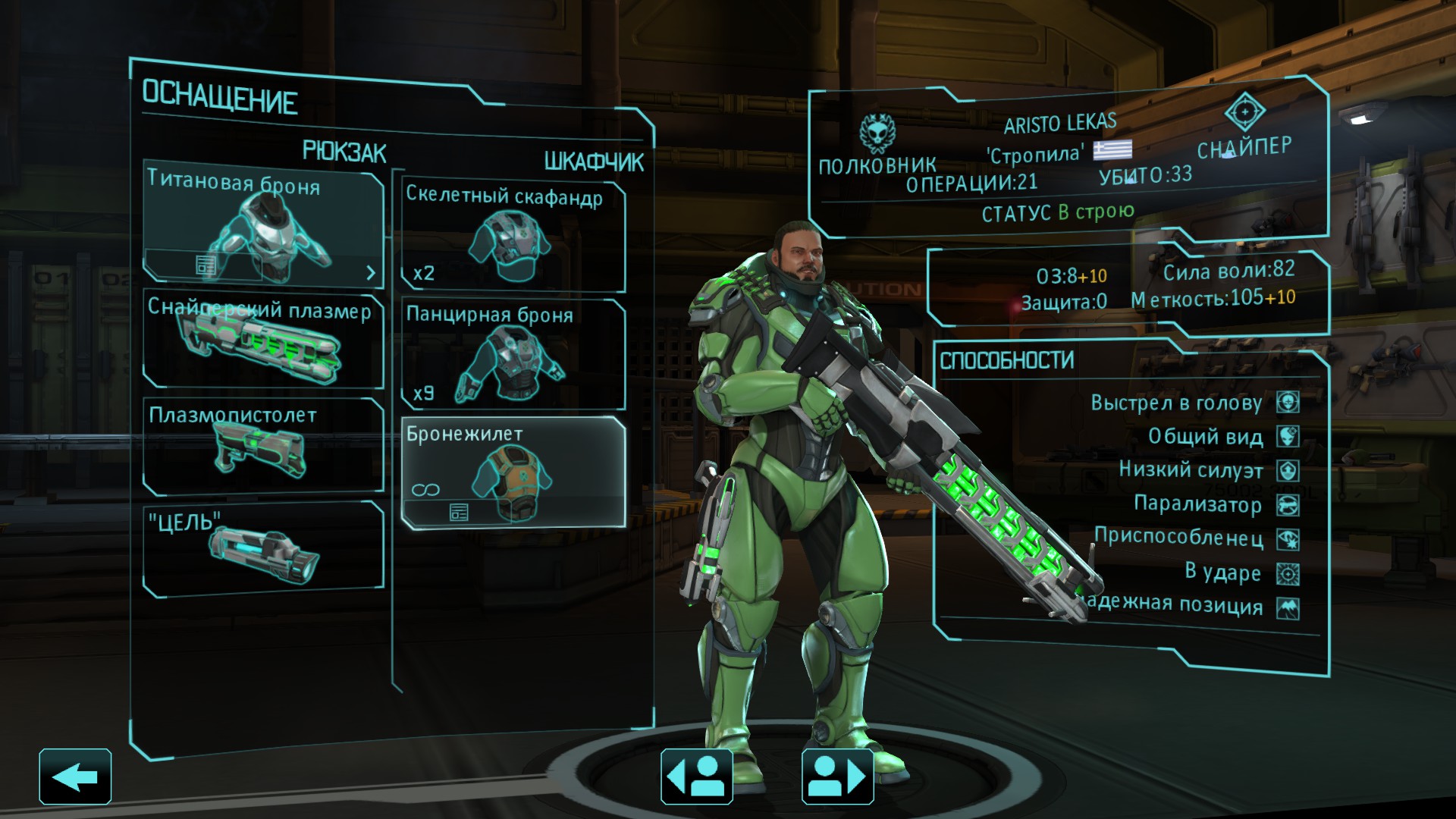
Task: Show info for Титановая броня
Action: click(x=206, y=265)
